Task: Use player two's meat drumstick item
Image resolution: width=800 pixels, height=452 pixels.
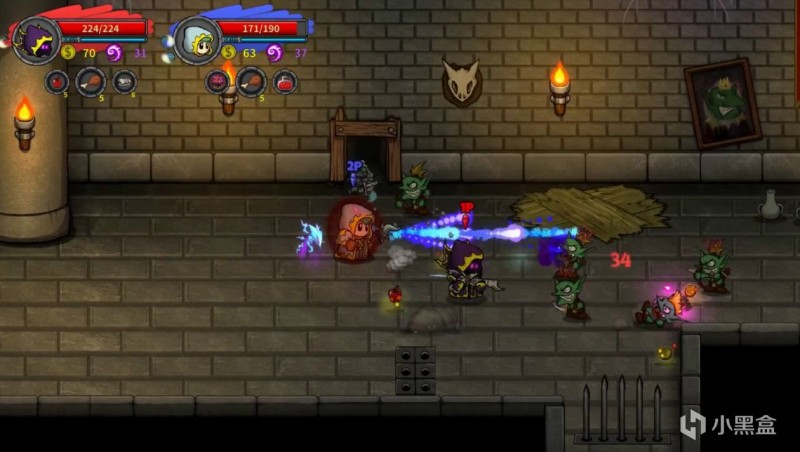Action: click(x=251, y=82)
